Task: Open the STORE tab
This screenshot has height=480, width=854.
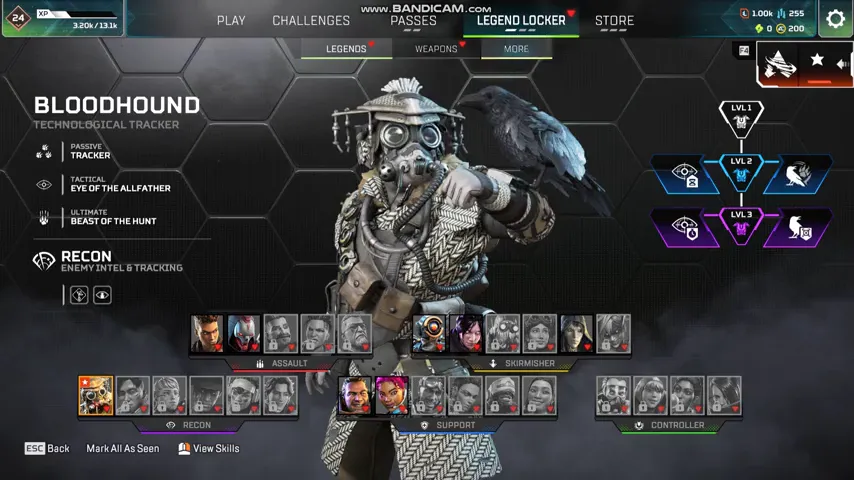Action: click(x=614, y=20)
